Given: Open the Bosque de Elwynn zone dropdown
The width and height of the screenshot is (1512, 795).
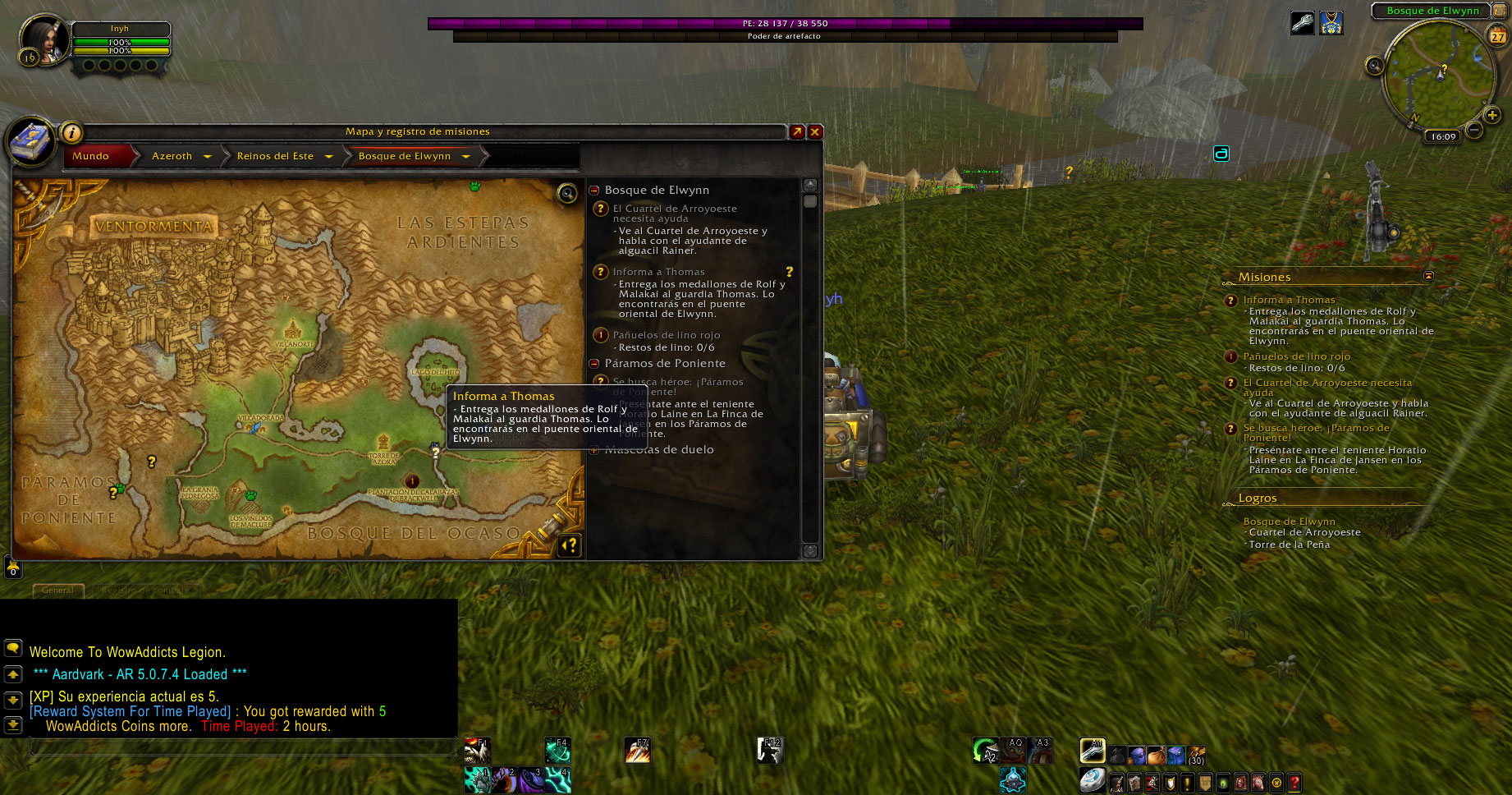Looking at the screenshot, I should (465, 156).
